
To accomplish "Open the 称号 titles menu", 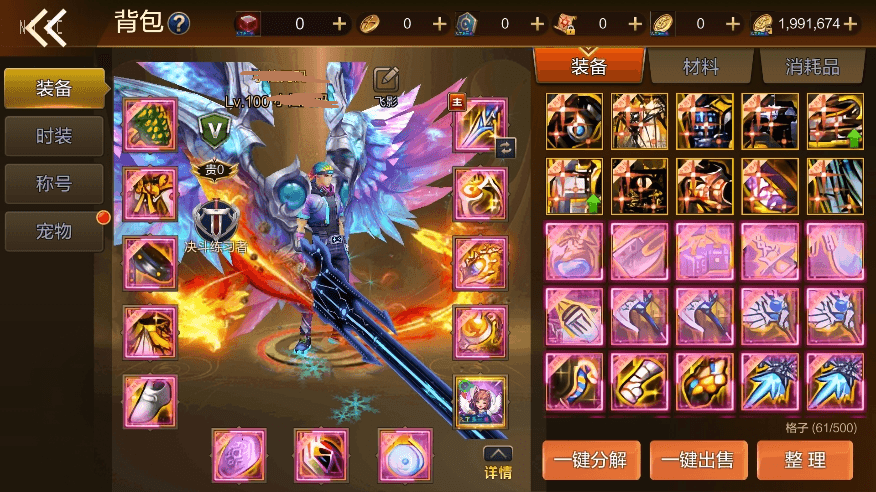I will click(54, 184).
